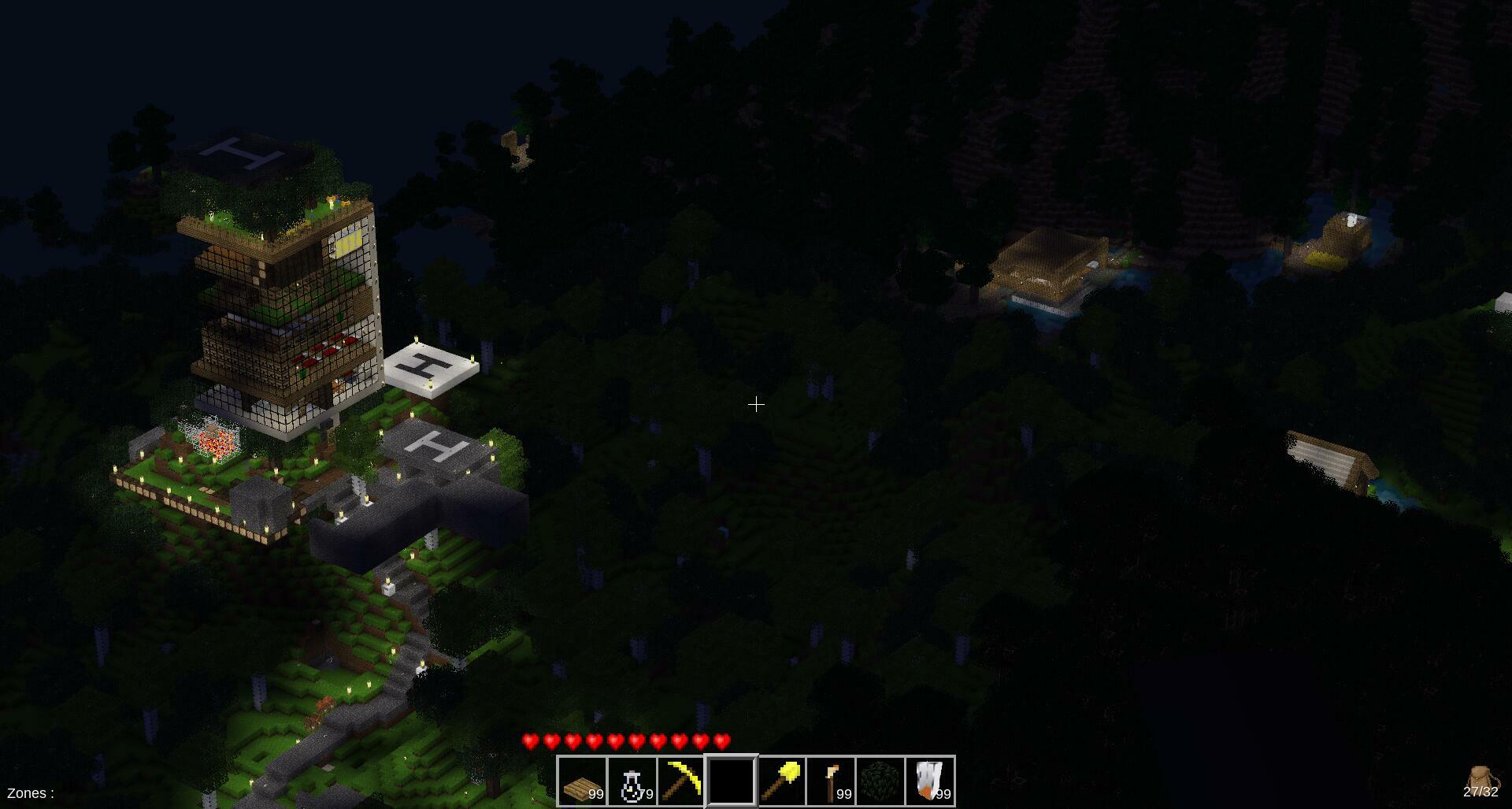Choose the glass bottle slot

pyautogui.click(x=632, y=781)
